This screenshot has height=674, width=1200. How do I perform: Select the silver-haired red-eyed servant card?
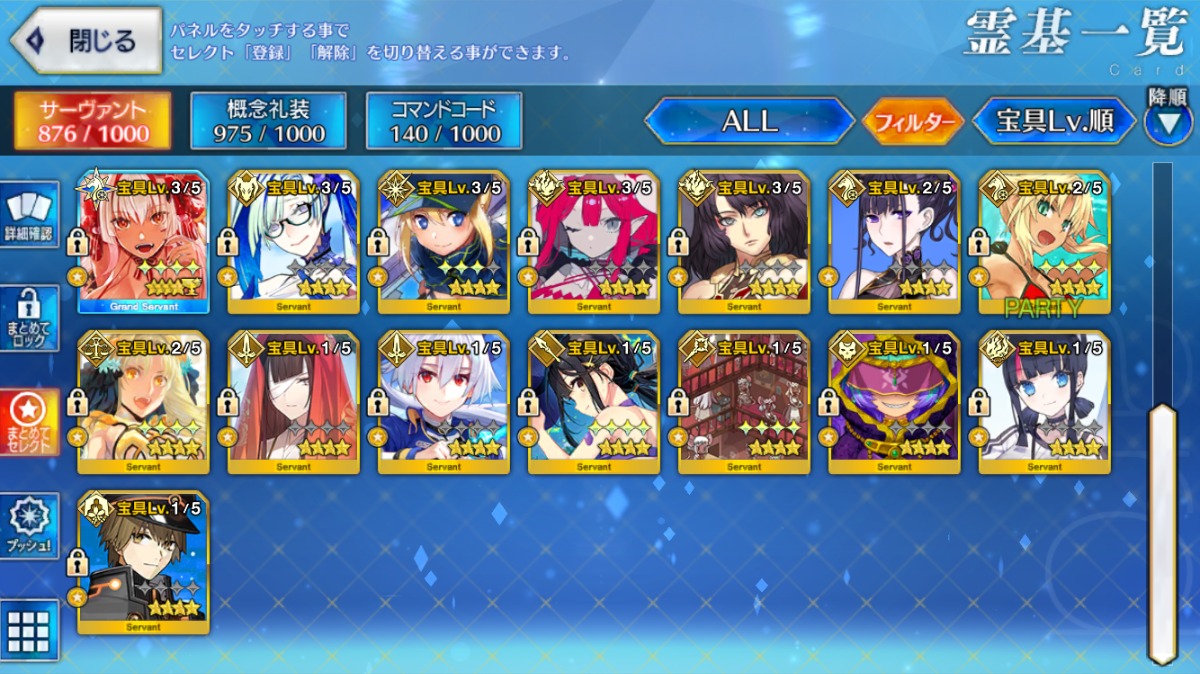click(x=444, y=402)
